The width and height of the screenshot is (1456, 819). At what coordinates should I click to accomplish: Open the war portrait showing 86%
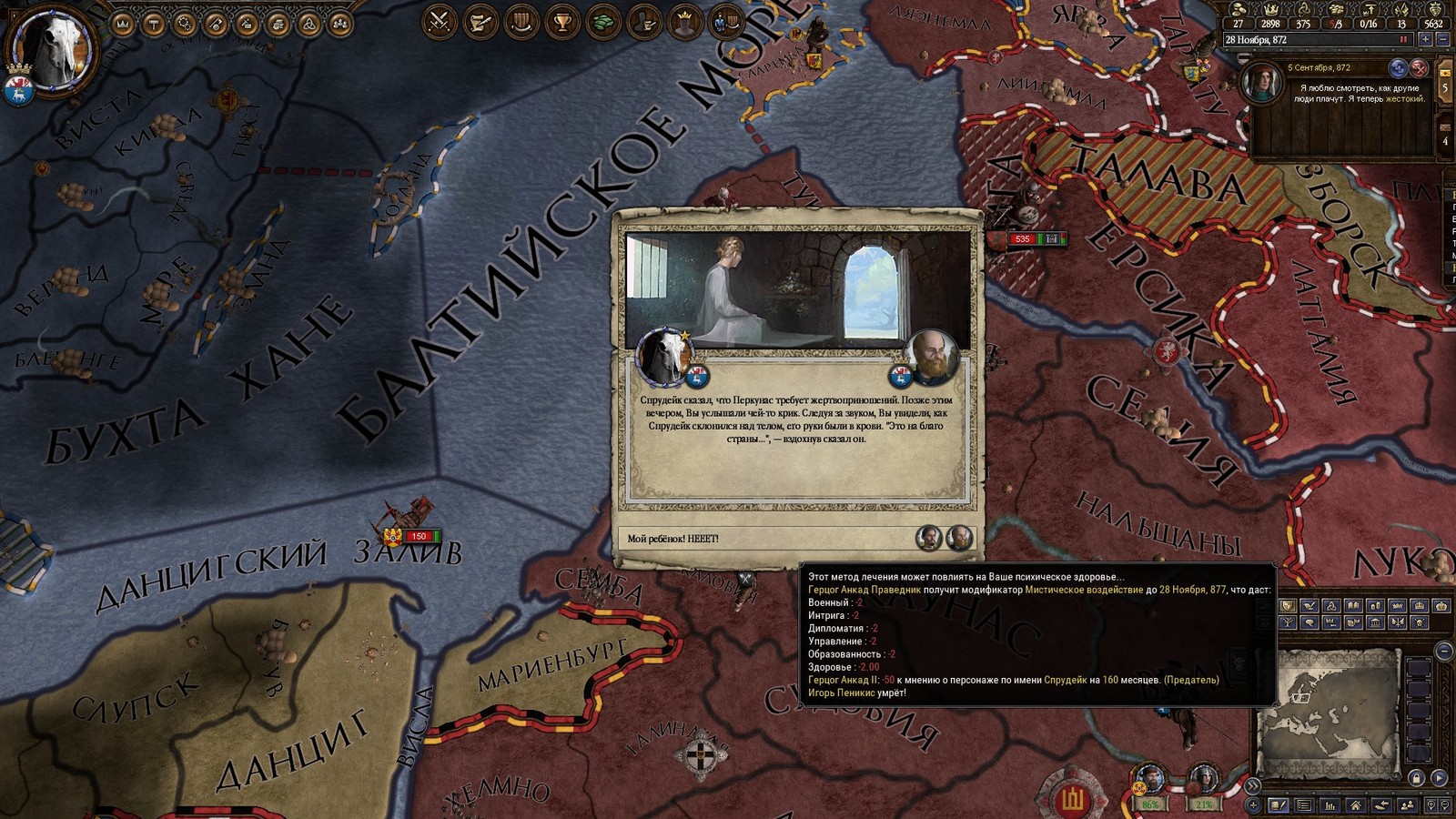pos(1151,784)
